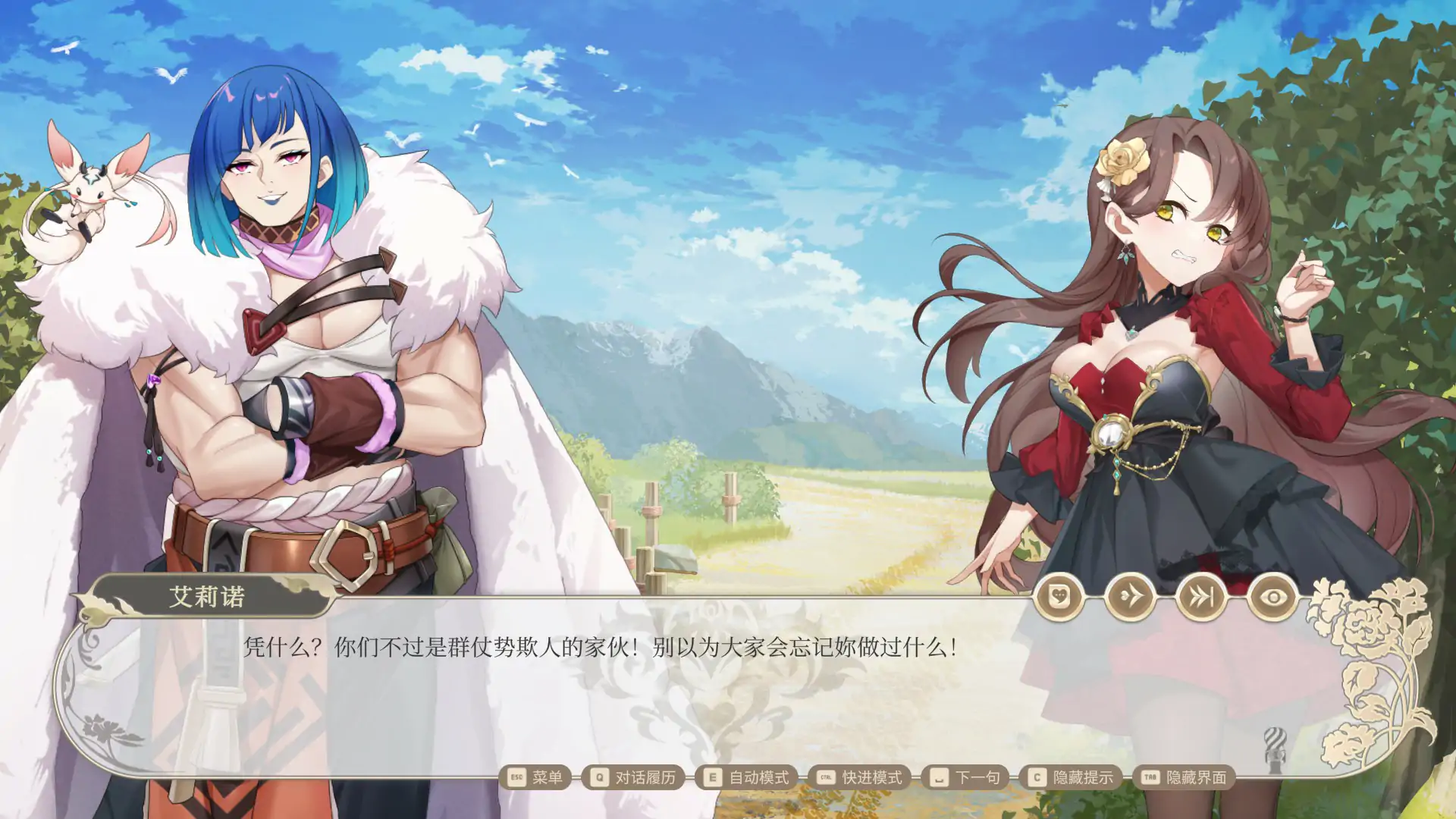Click the CTRL key badge beside 快进模式
Viewport: 1456px width, 819px height.
[x=828, y=777]
